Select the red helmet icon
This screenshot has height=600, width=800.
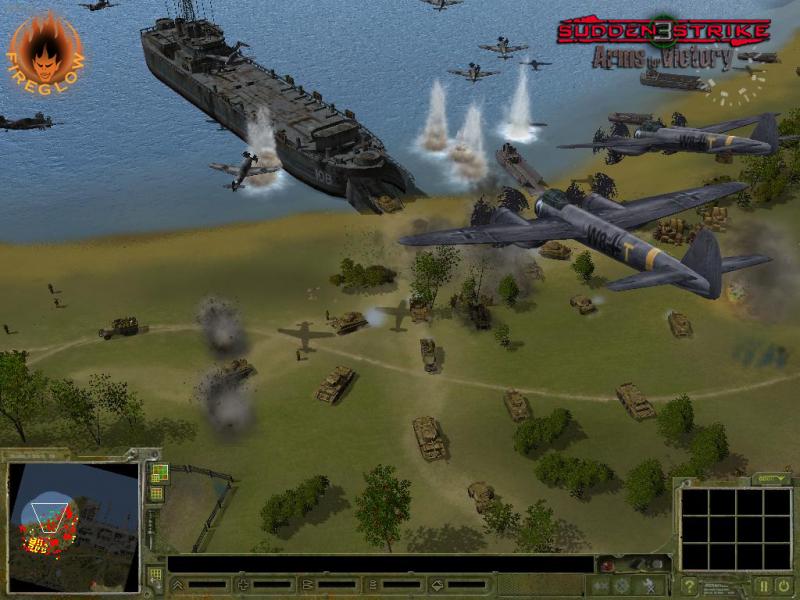609,566
